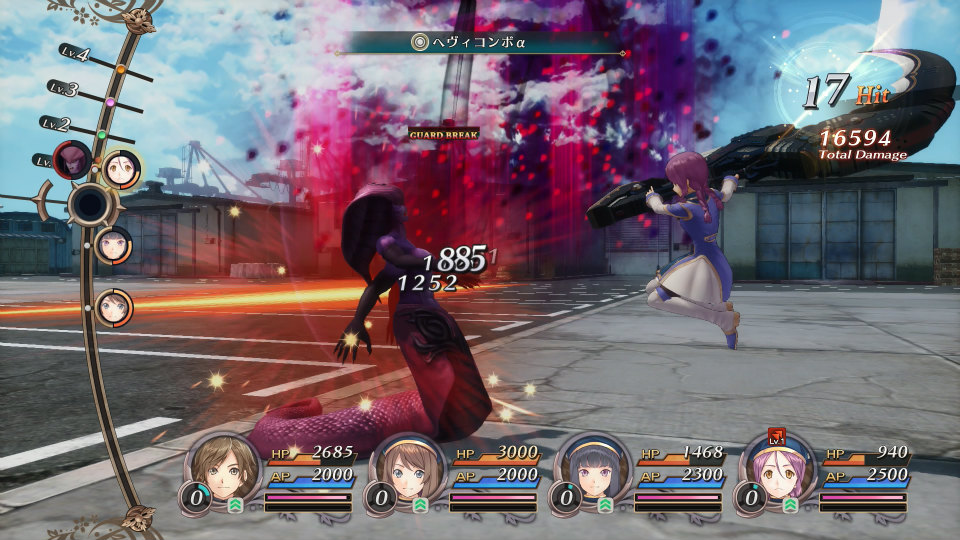Click the dark central orb of the turn gauge
Viewport: 960px width, 540px height.
(x=90, y=205)
